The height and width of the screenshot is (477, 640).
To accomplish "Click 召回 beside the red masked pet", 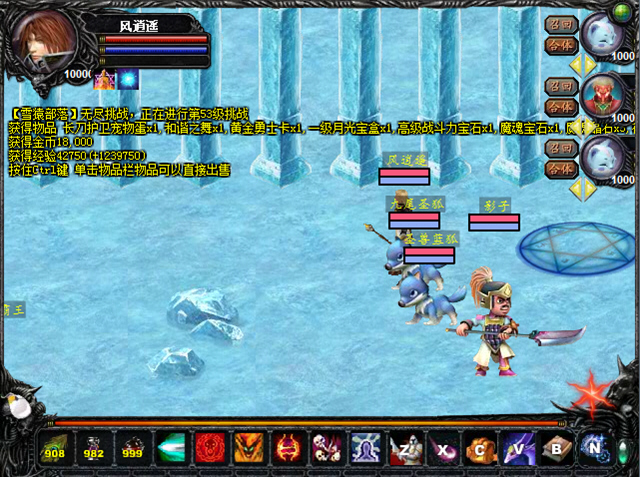I will pos(559,86).
